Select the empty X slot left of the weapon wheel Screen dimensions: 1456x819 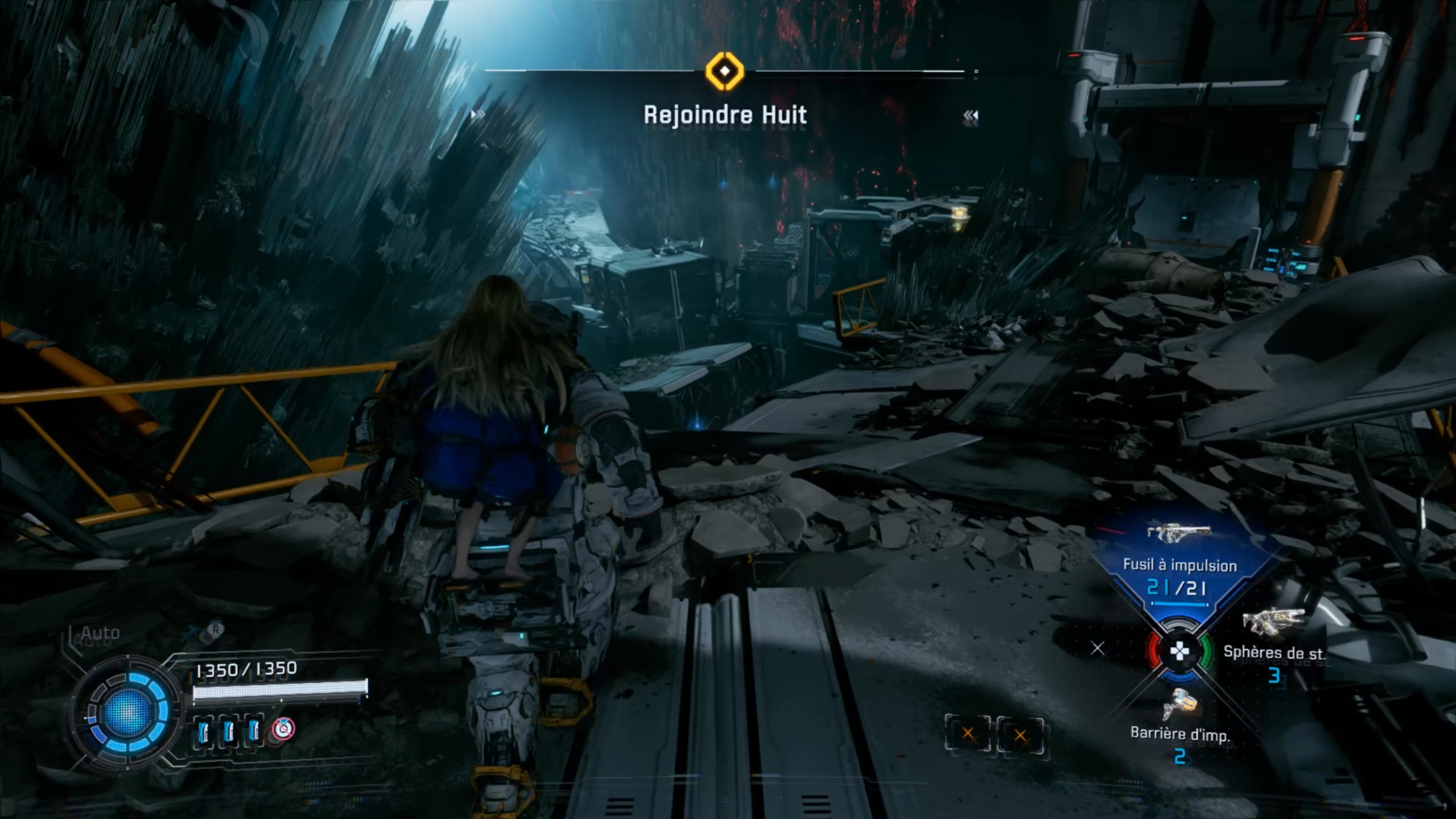[1098, 648]
